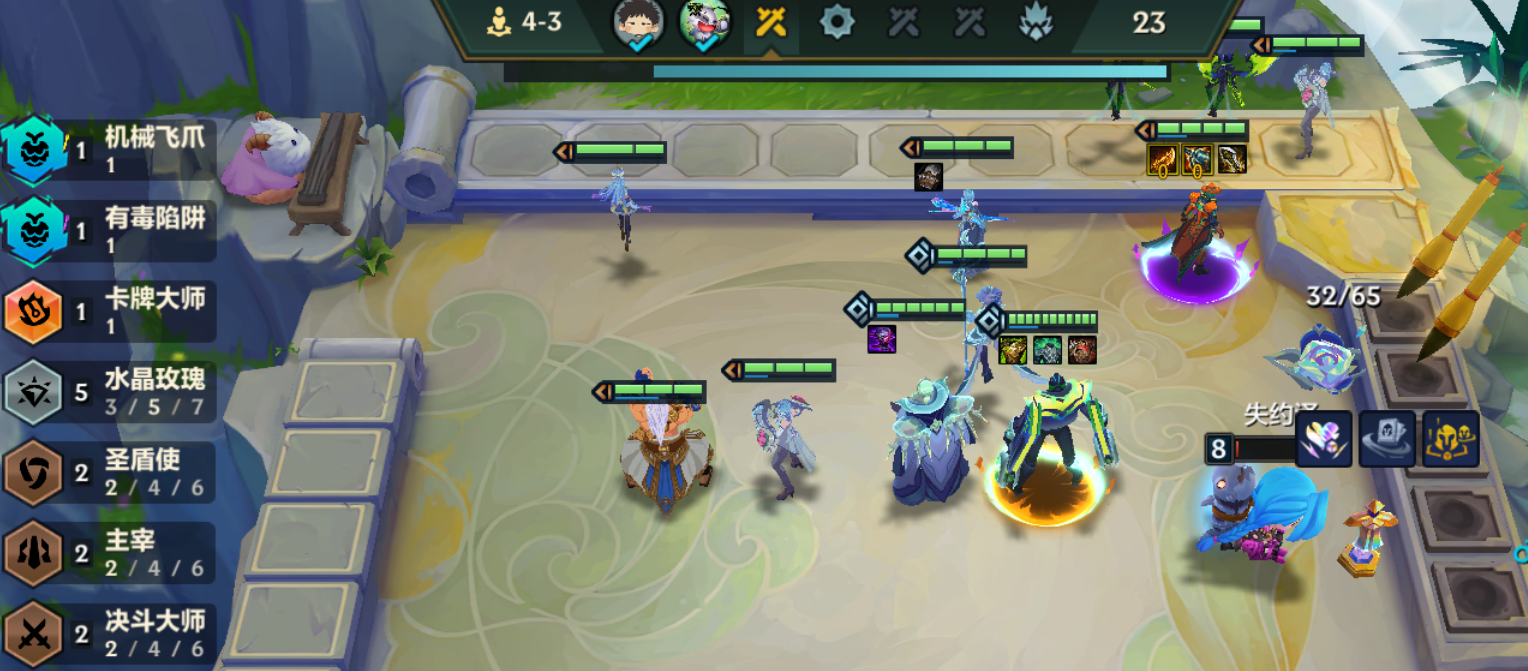The image size is (1528, 671).
Task: Click the black-haired player avatar in stage bar
Action: click(638, 24)
